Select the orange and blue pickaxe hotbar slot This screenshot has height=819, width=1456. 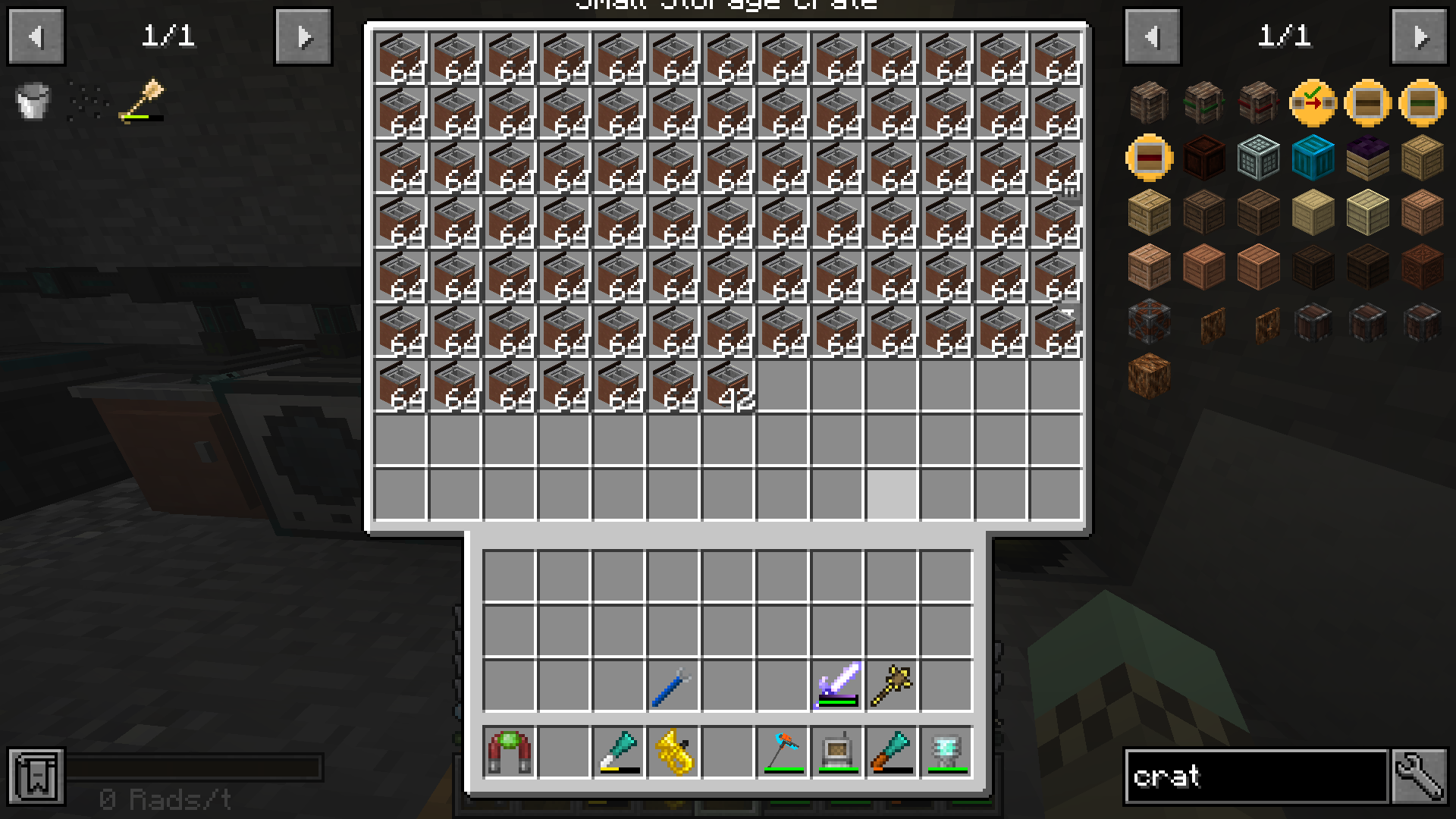pyautogui.click(x=783, y=752)
